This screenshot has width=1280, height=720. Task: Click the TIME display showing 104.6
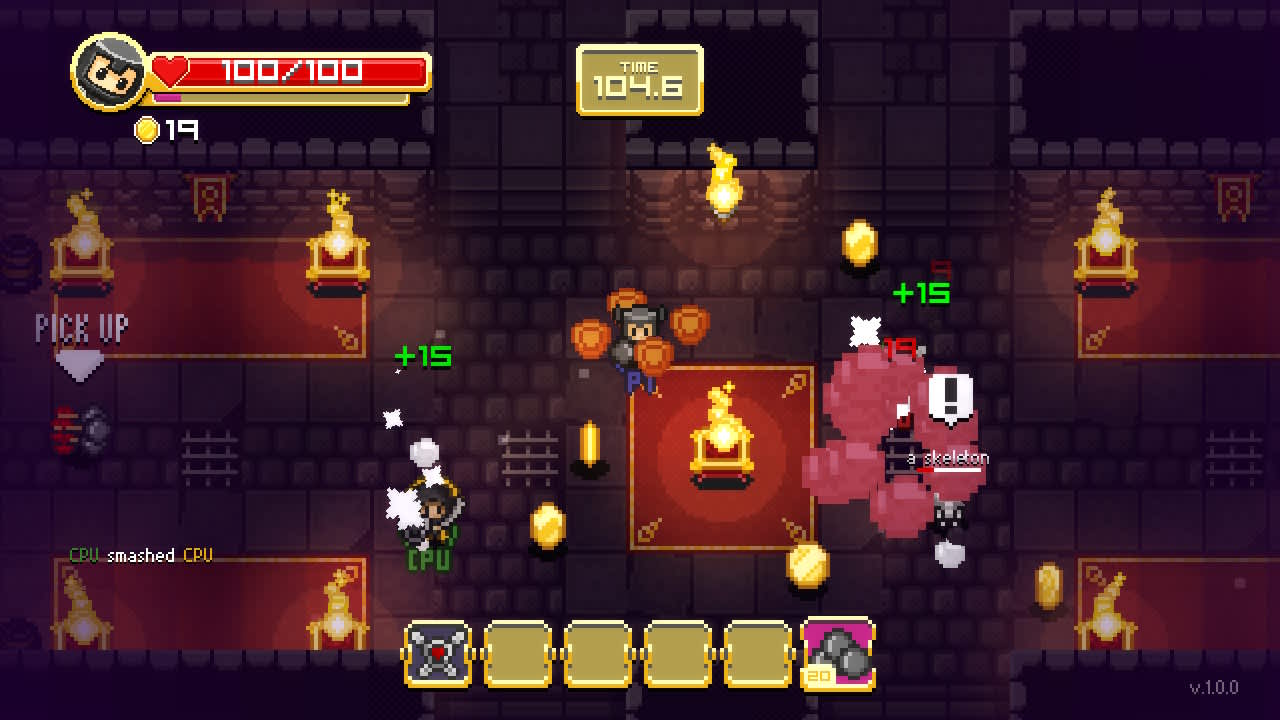pyautogui.click(x=638, y=80)
